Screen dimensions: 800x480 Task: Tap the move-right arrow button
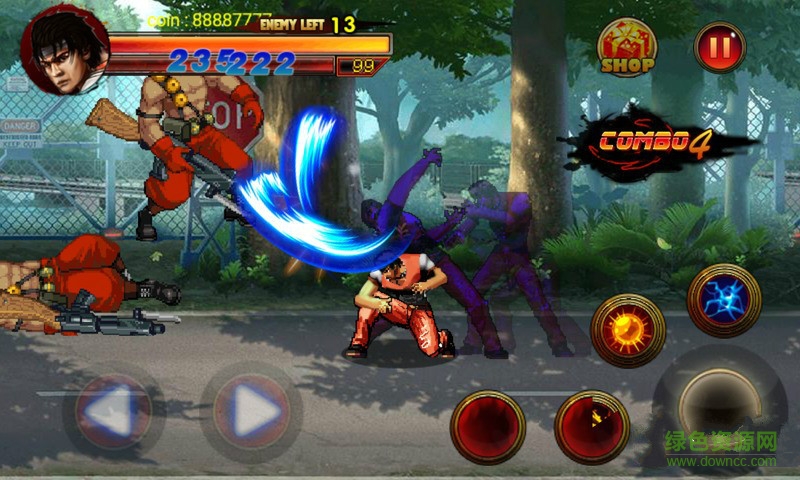(252, 409)
